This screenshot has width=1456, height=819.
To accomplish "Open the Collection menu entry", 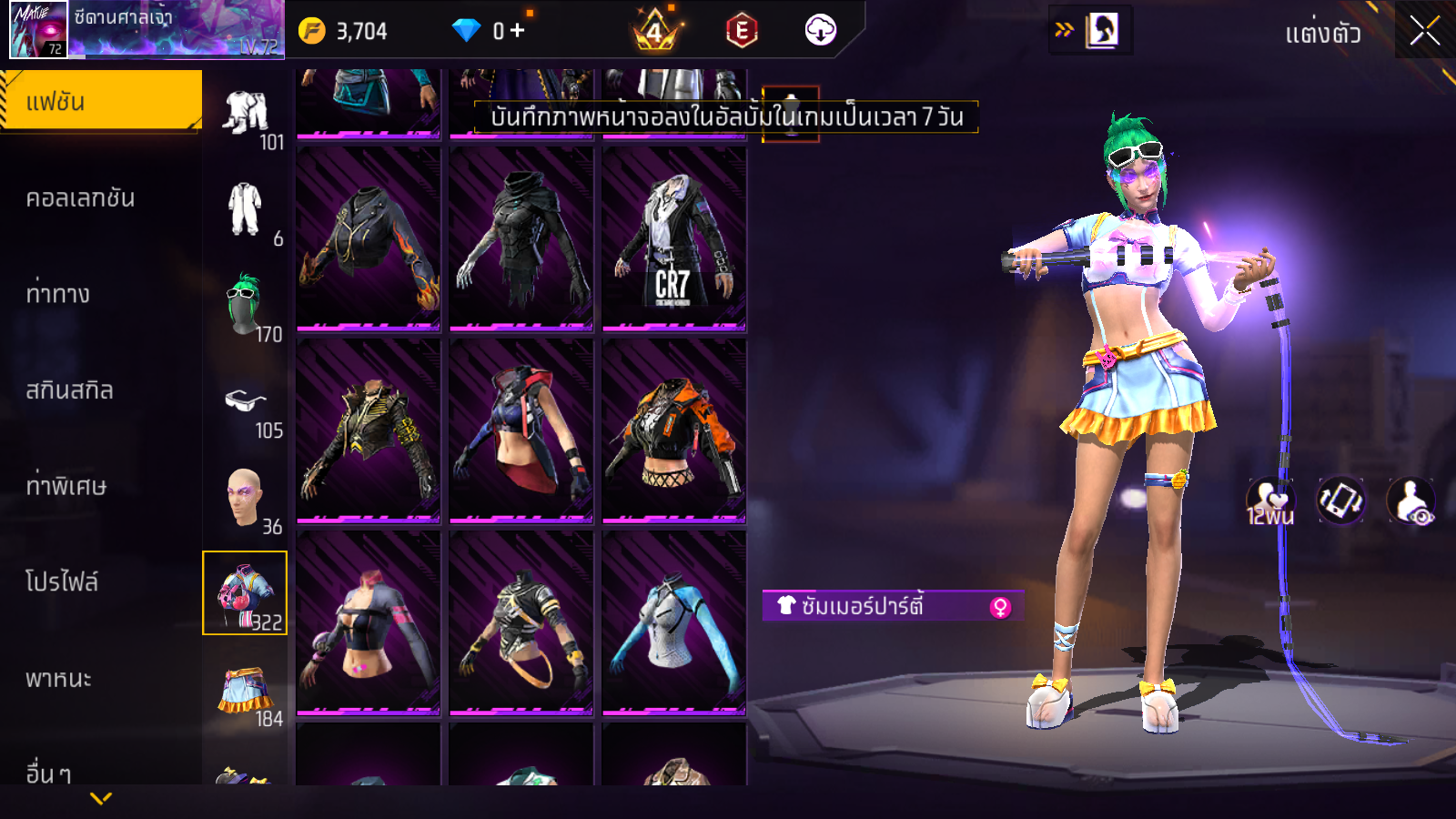I will [80, 198].
